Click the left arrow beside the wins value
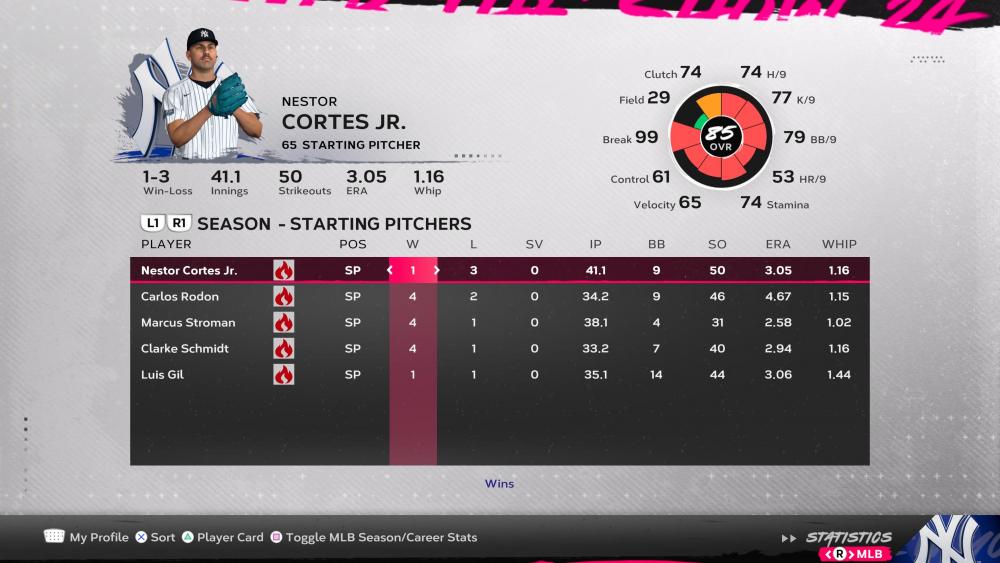This screenshot has height=563, width=1000. 390,270
